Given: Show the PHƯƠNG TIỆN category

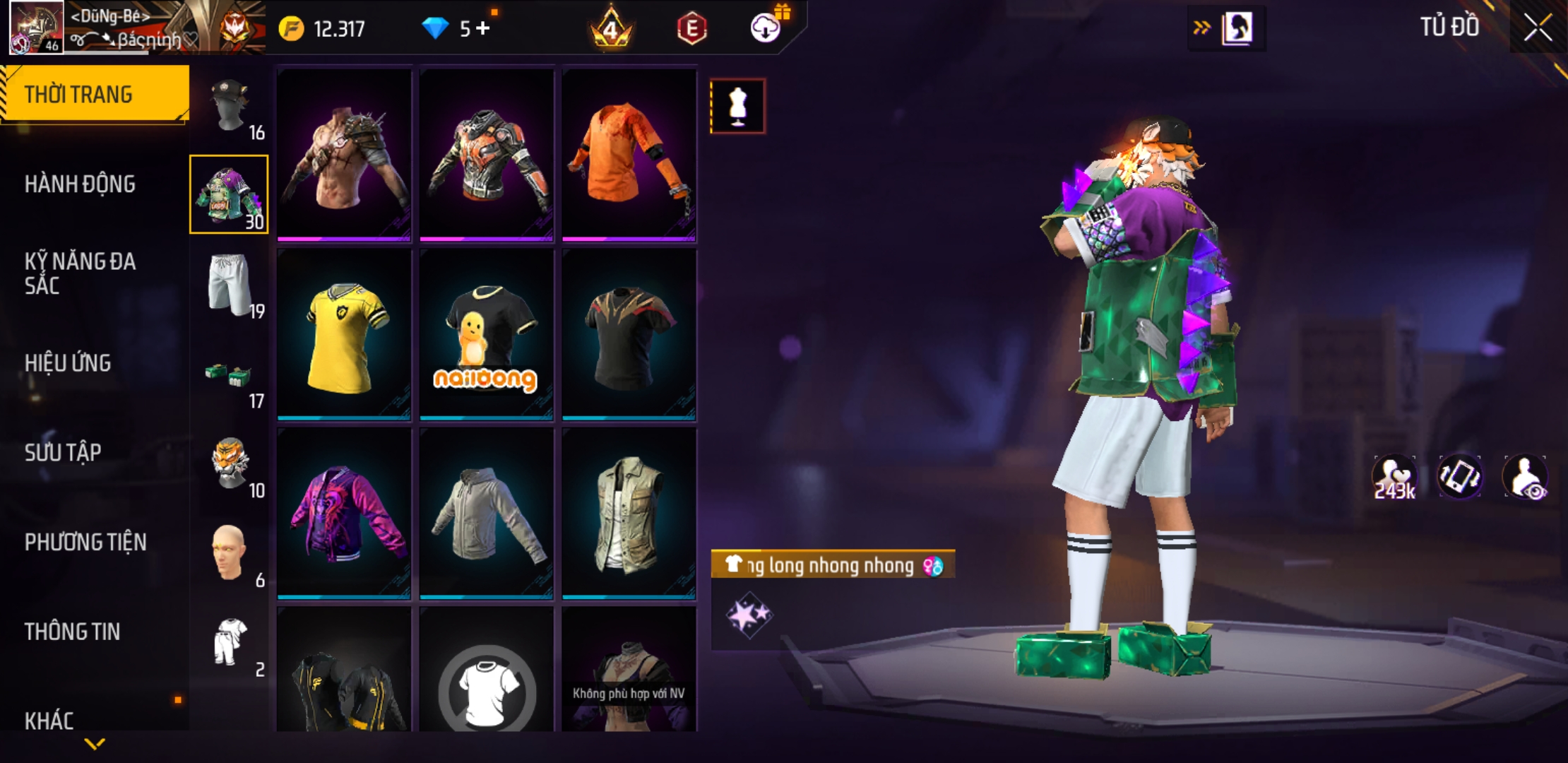Looking at the screenshot, I should 85,542.
